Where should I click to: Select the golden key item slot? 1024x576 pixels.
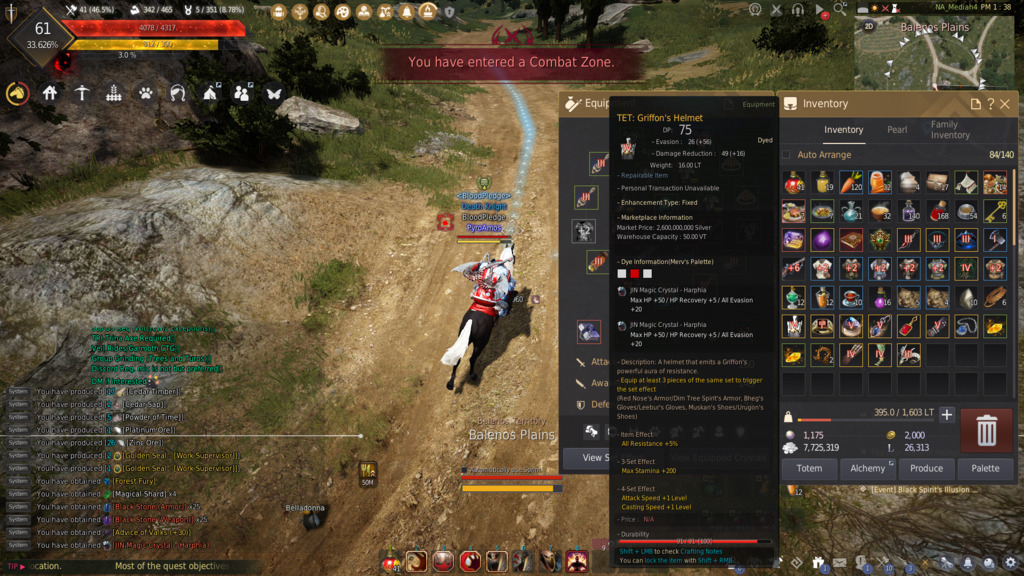coord(996,211)
